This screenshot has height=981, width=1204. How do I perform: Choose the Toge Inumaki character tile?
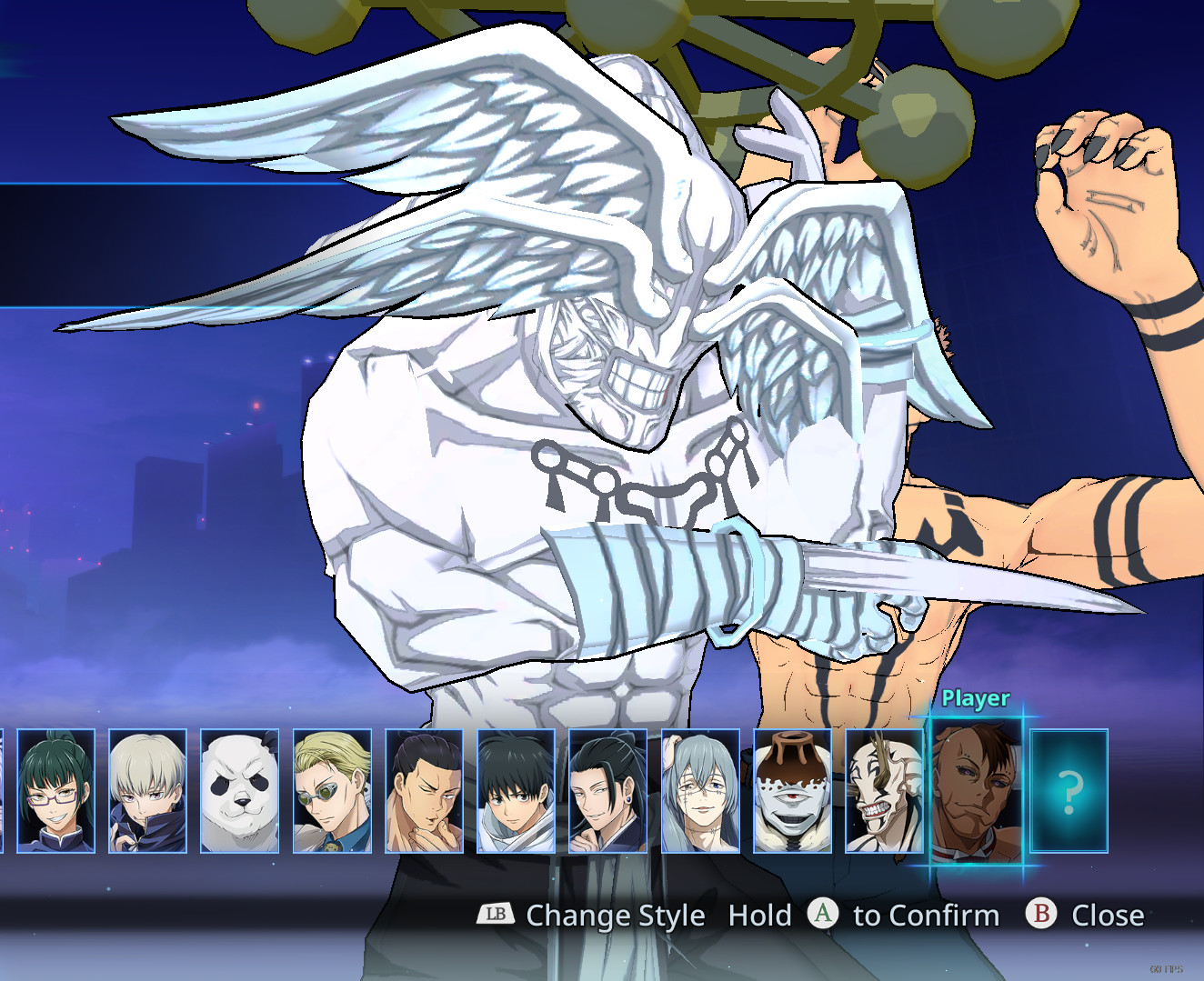pos(148,791)
